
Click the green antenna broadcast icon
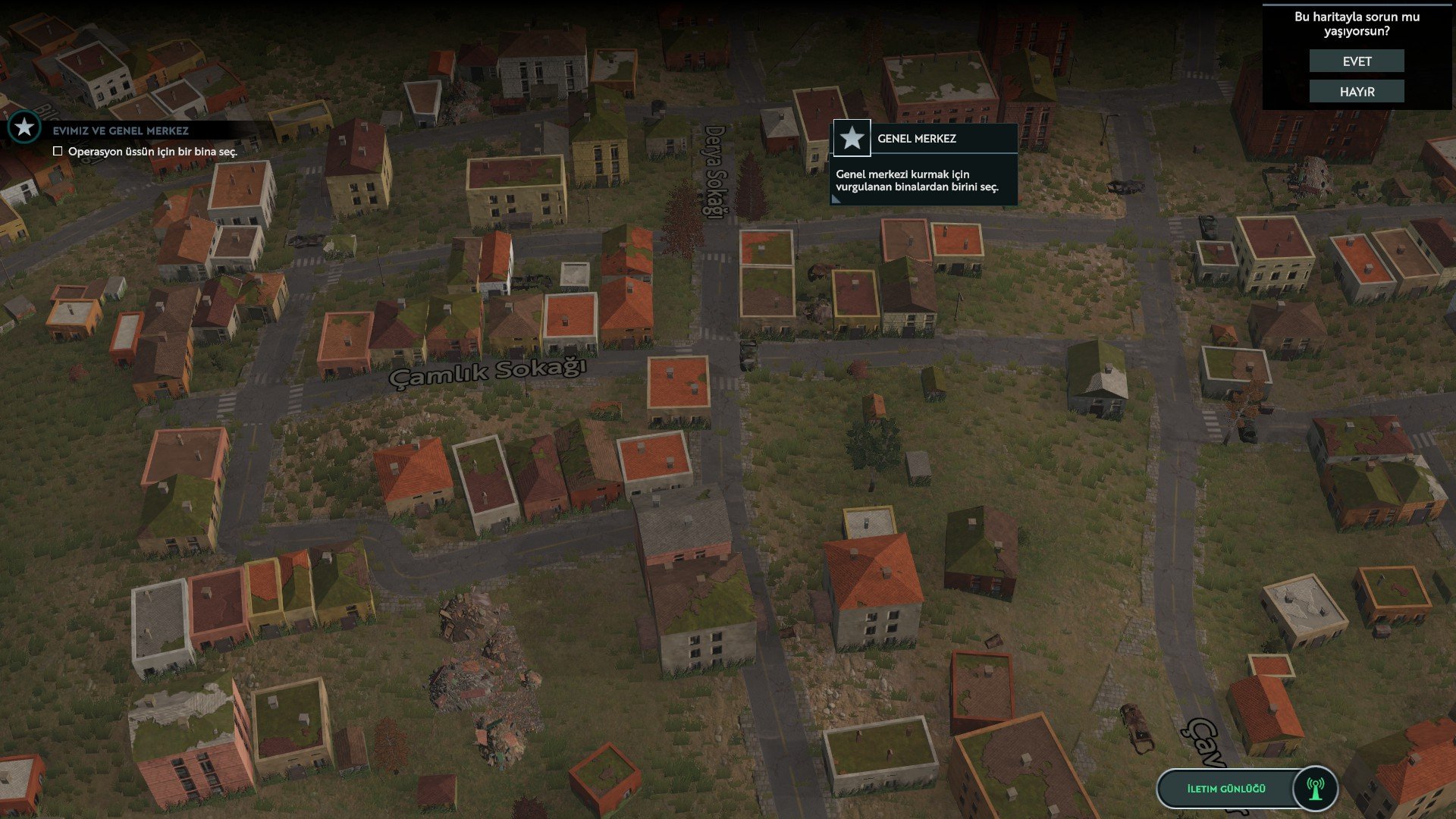[x=1316, y=789]
